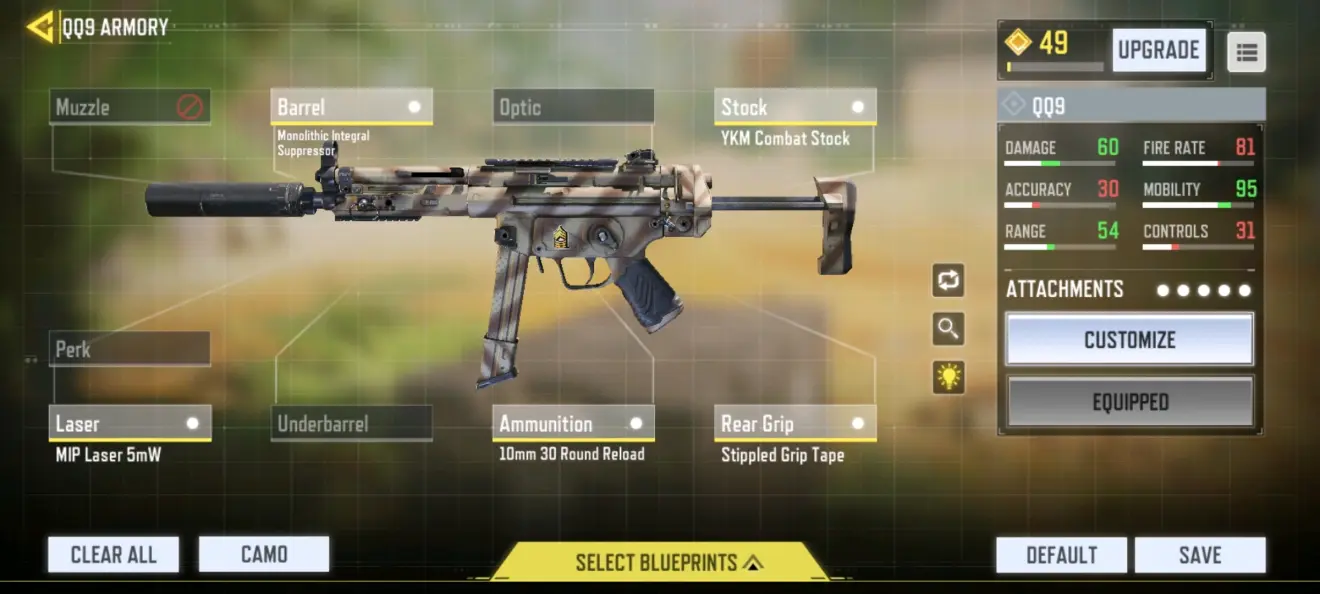Click the Upgrade button
Viewport: 1320px width, 594px height.
click(x=1158, y=50)
